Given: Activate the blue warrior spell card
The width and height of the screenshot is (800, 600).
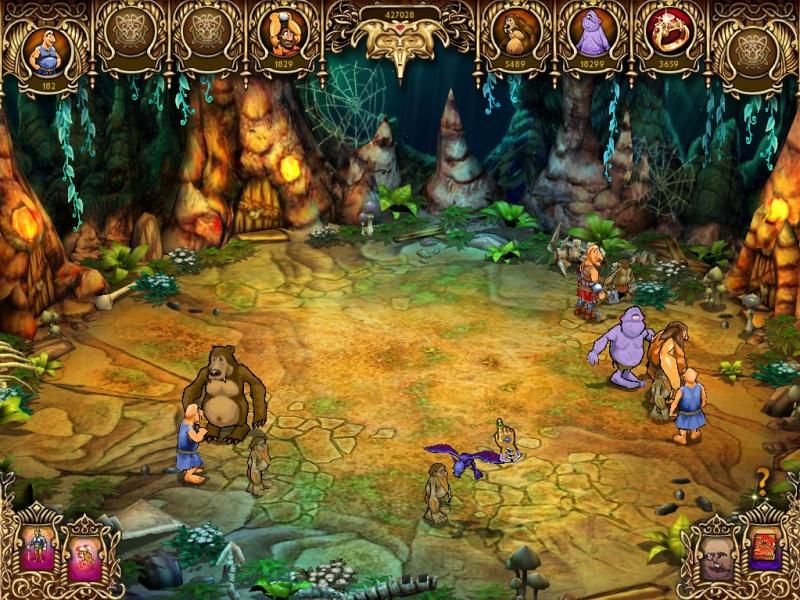Looking at the screenshot, I should 36,549.
